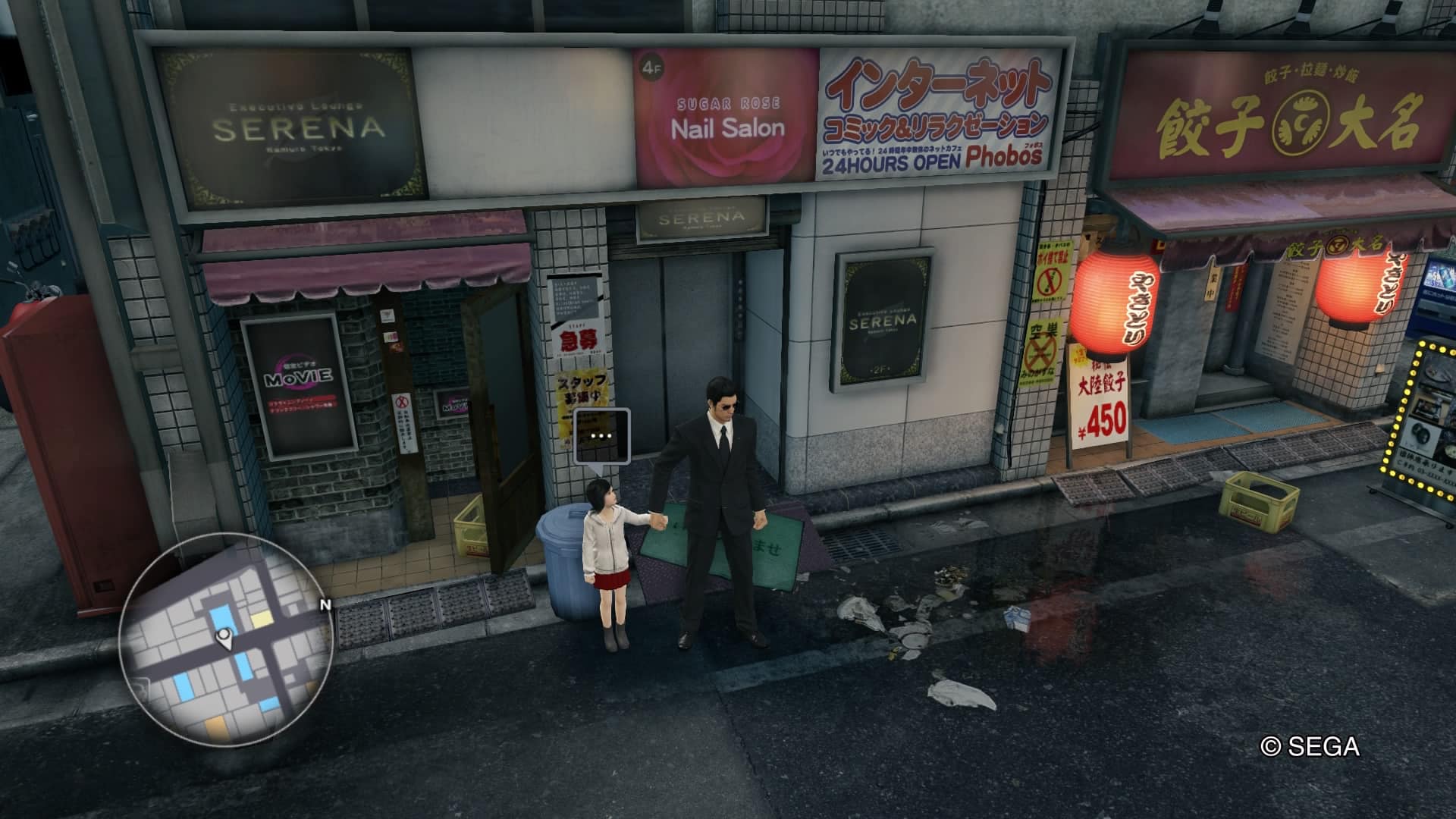Click the circular minimap

pos(225,641)
